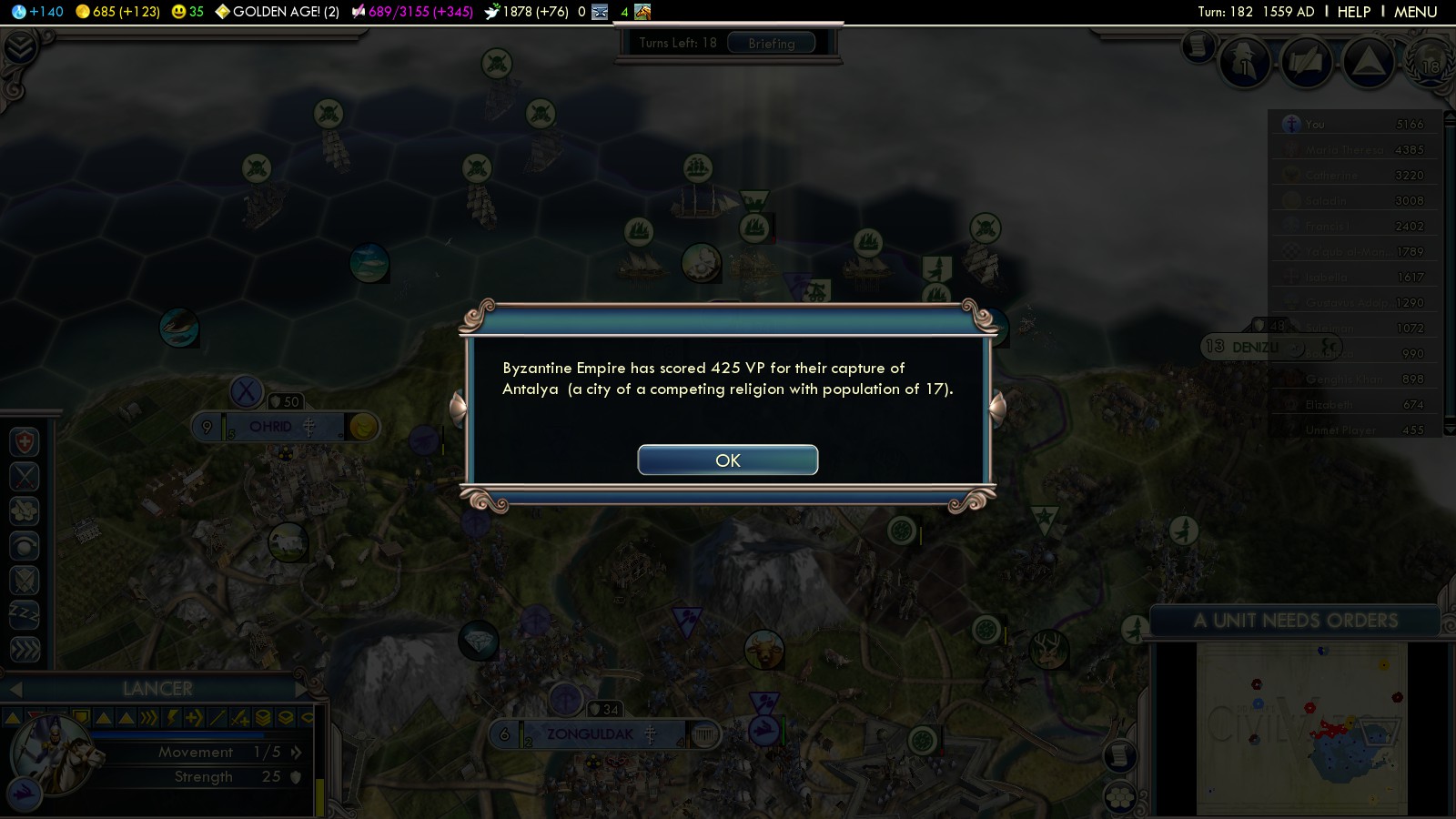Open the HELP screen
Screen dimensions: 1456x819
click(1353, 12)
